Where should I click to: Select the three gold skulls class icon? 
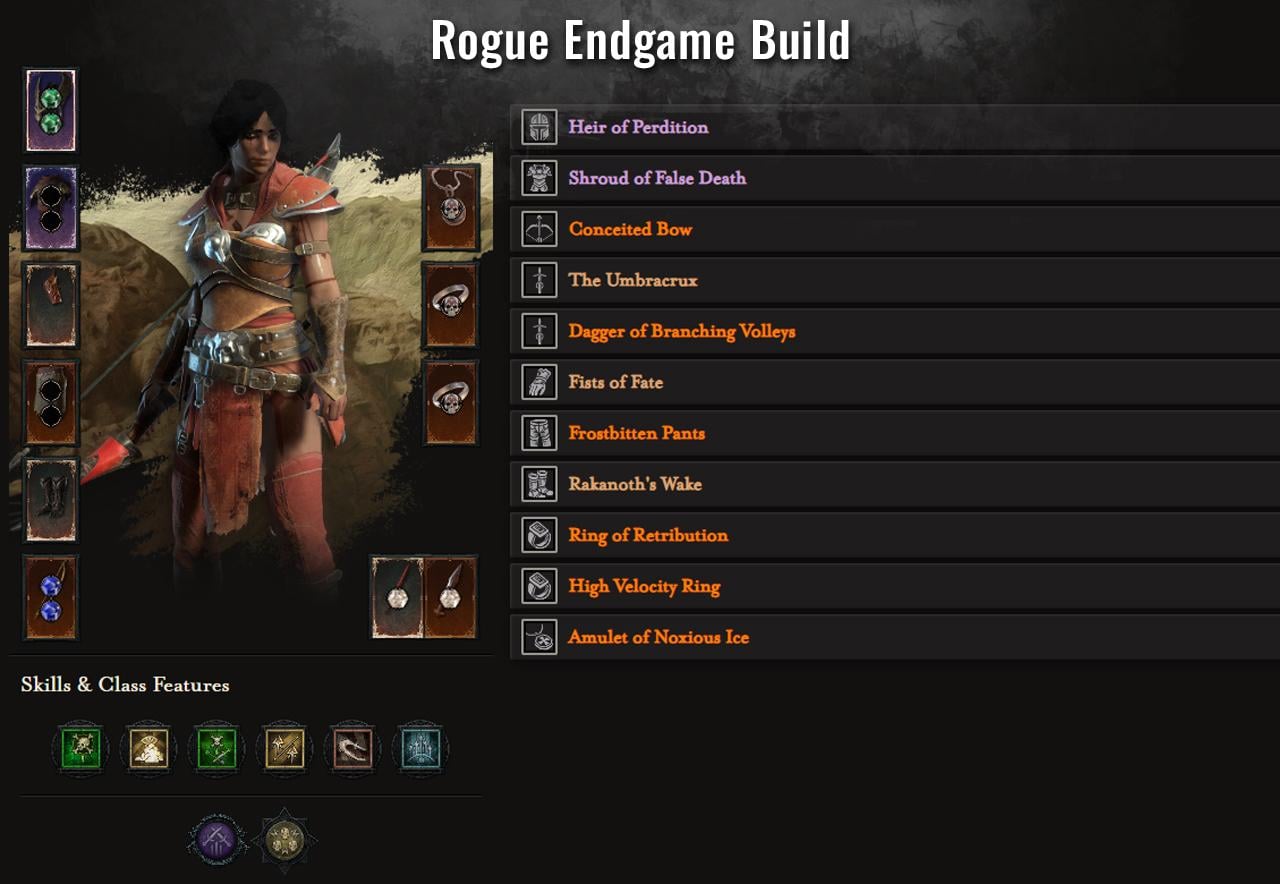click(285, 838)
